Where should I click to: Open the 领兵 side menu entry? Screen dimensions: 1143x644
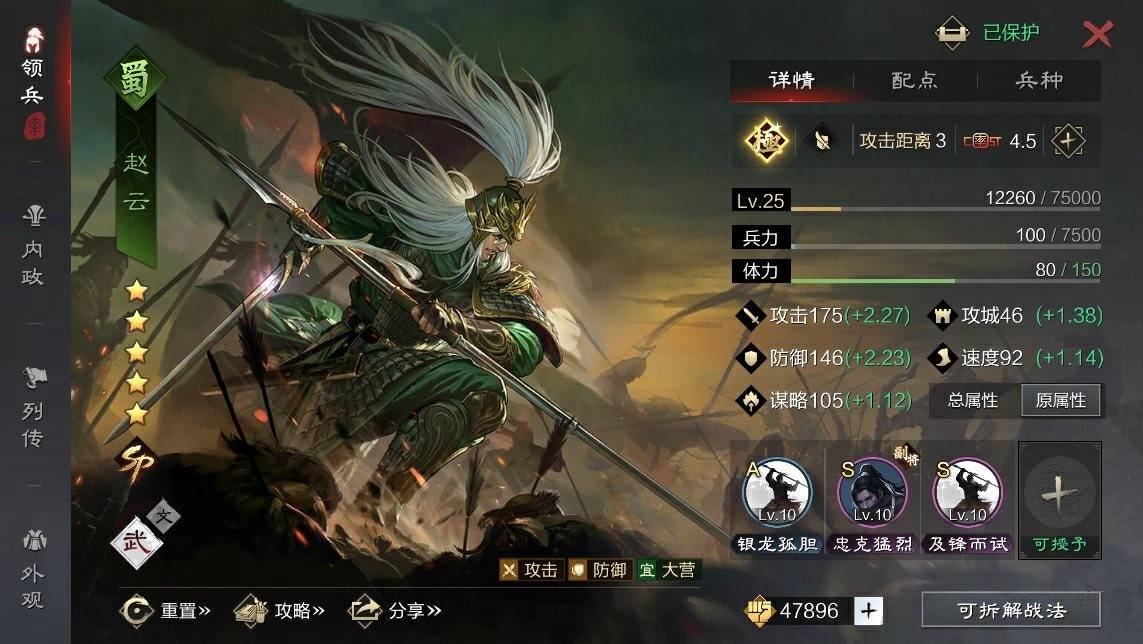pos(33,80)
